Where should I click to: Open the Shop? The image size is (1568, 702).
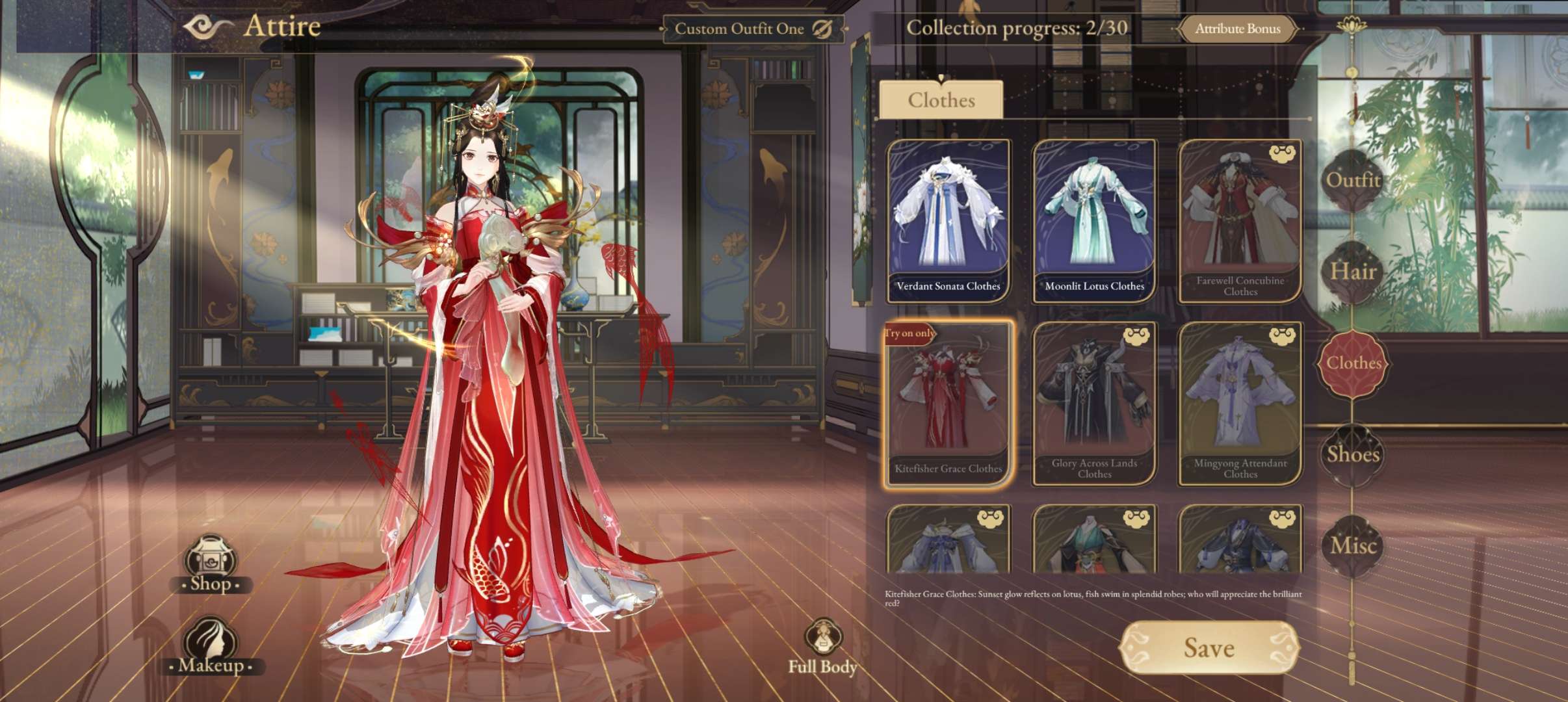click(211, 564)
